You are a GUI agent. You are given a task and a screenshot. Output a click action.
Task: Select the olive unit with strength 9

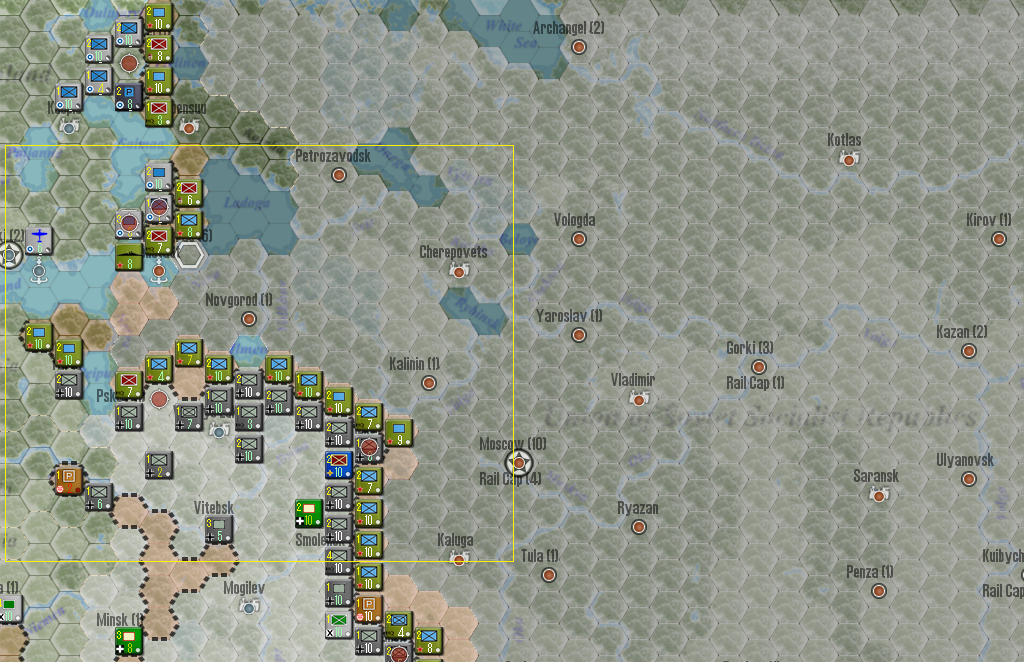point(398,432)
